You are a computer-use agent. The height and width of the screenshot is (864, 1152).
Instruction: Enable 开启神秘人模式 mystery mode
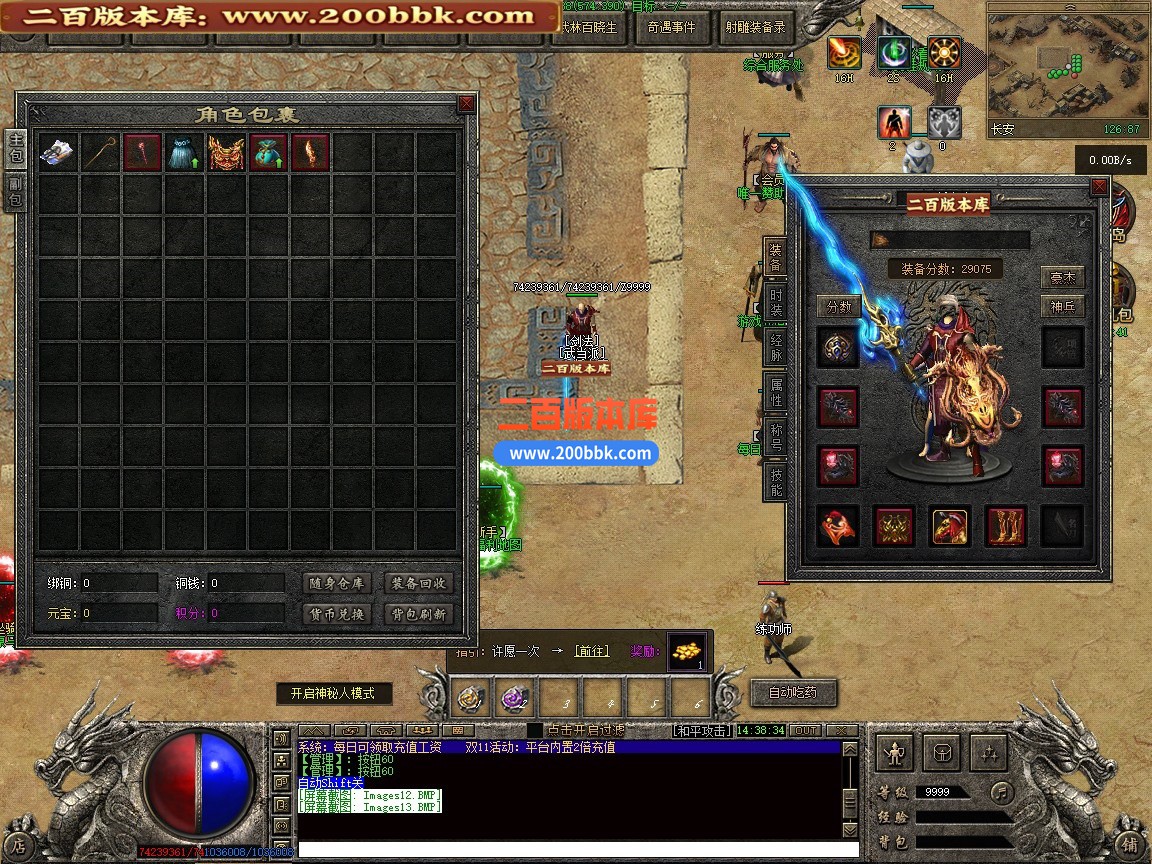[334, 693]
